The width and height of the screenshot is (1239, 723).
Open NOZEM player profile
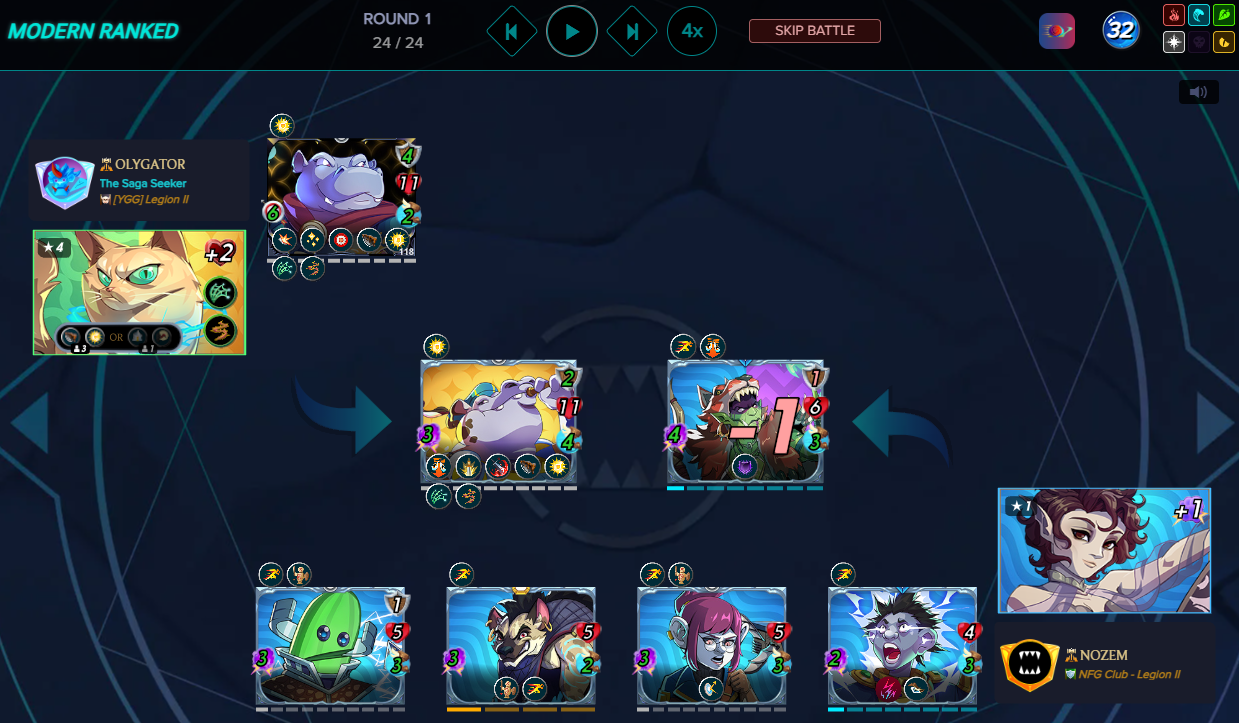[1096, 655]
